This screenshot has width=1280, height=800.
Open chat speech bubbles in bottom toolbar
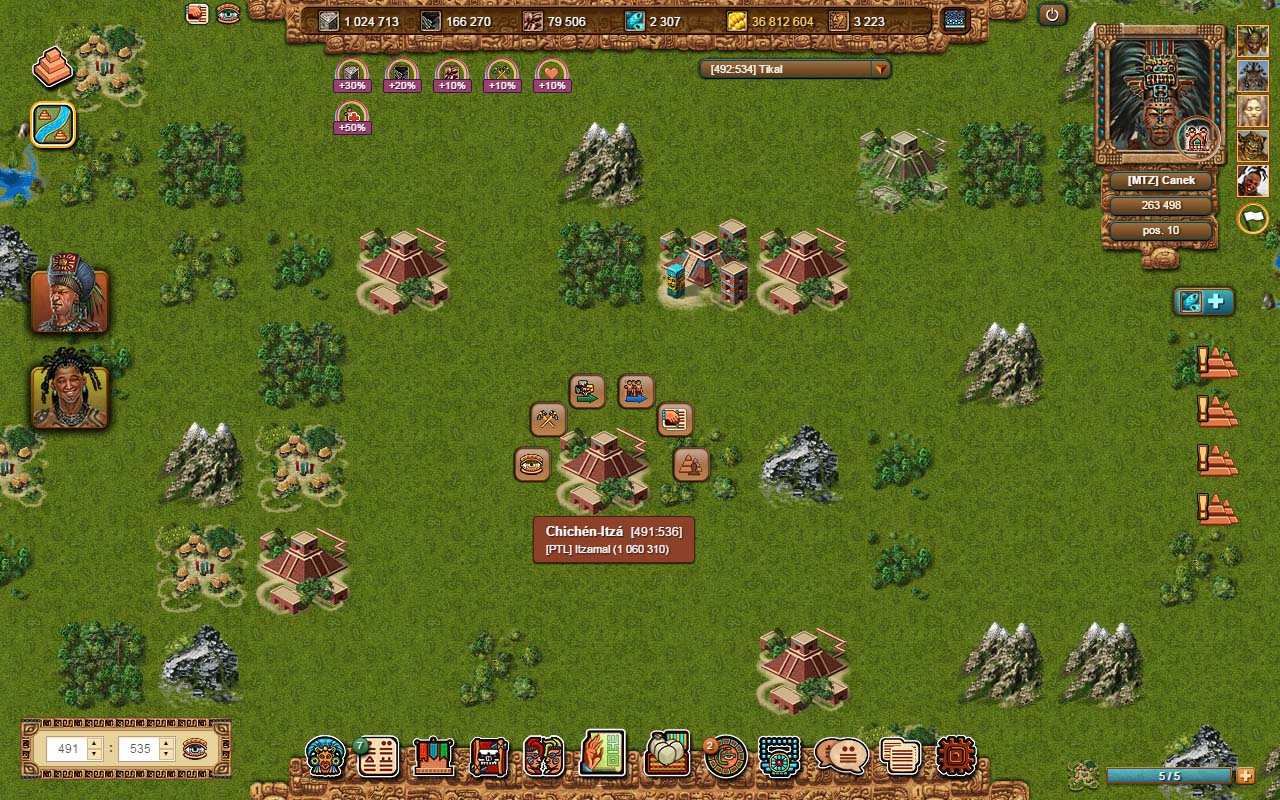coord(841,757)
